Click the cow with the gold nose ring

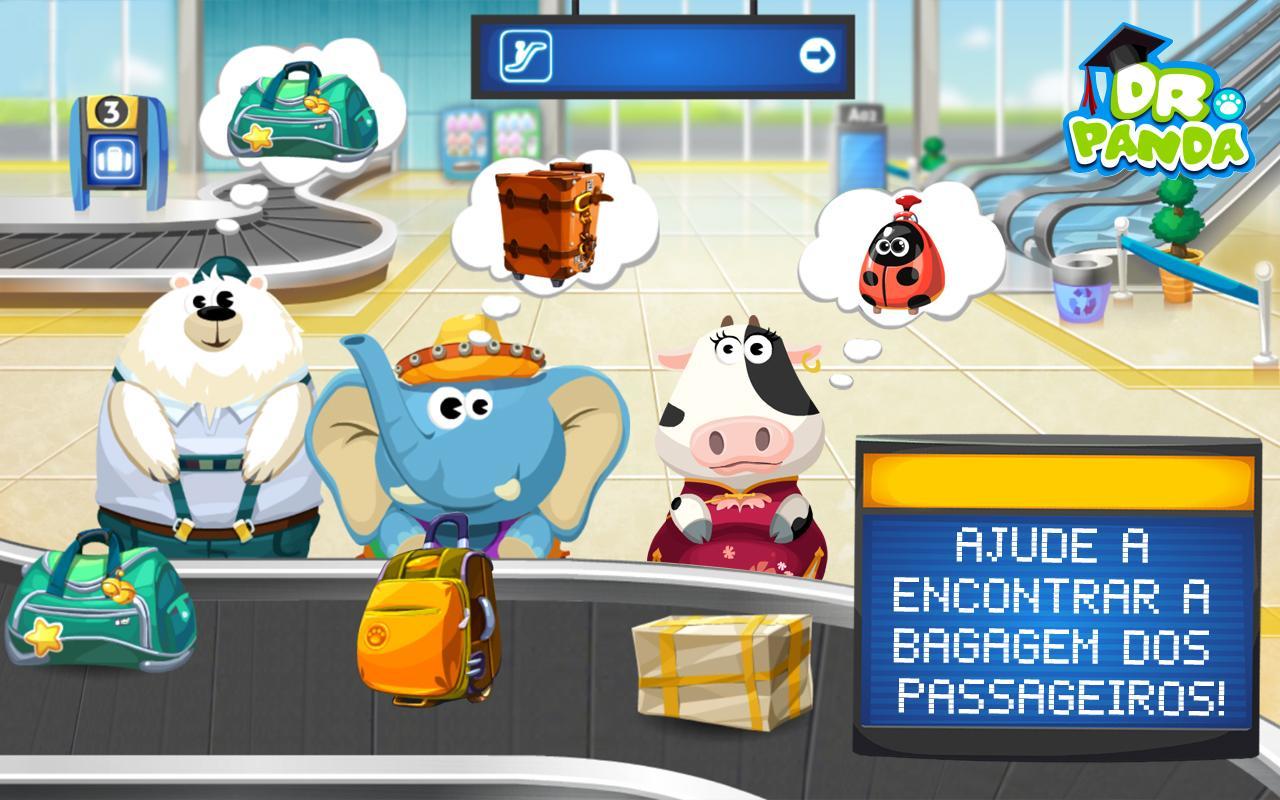coord(740,430)
